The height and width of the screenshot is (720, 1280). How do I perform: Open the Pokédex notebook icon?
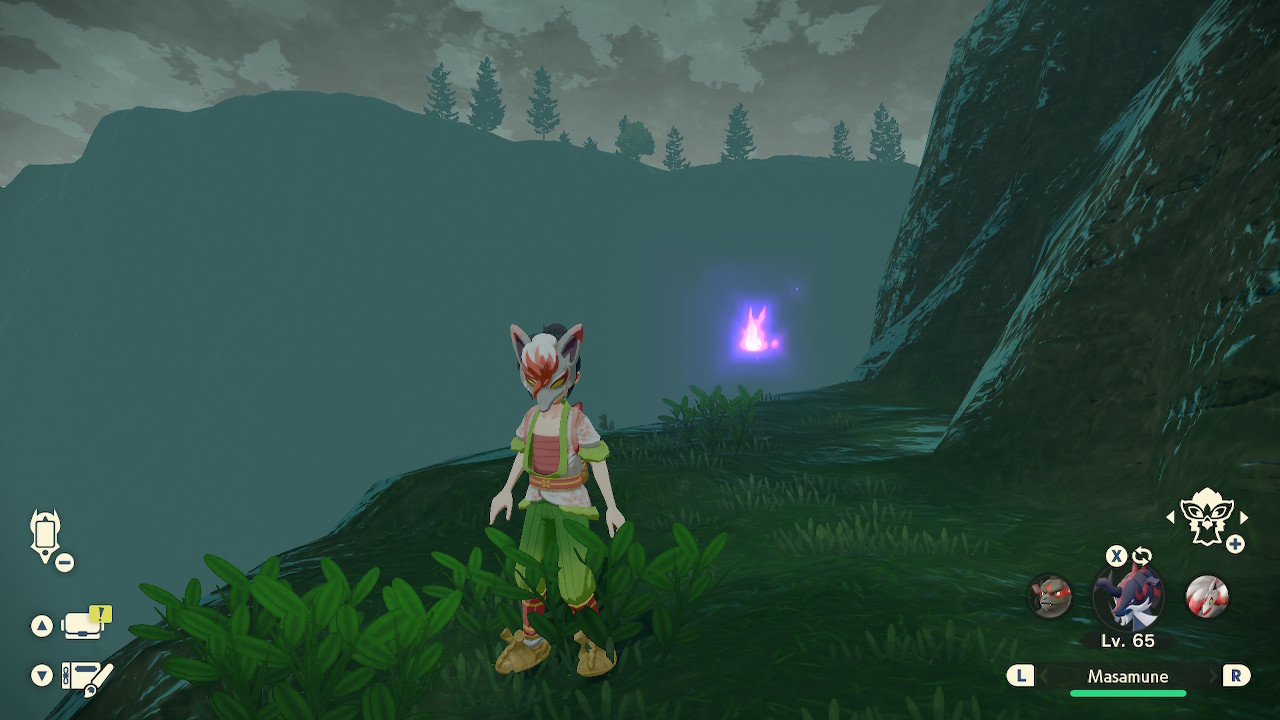coord(87,677)
